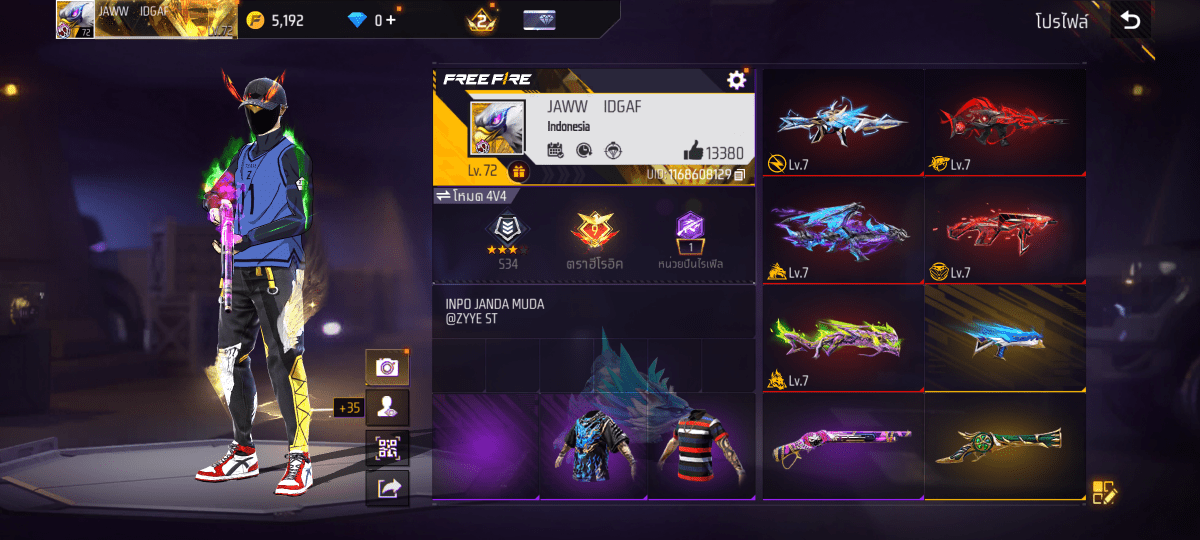Open the gallery edit button
The height and width of the screenshot is (540, 1200).
tap(1103, 491)
